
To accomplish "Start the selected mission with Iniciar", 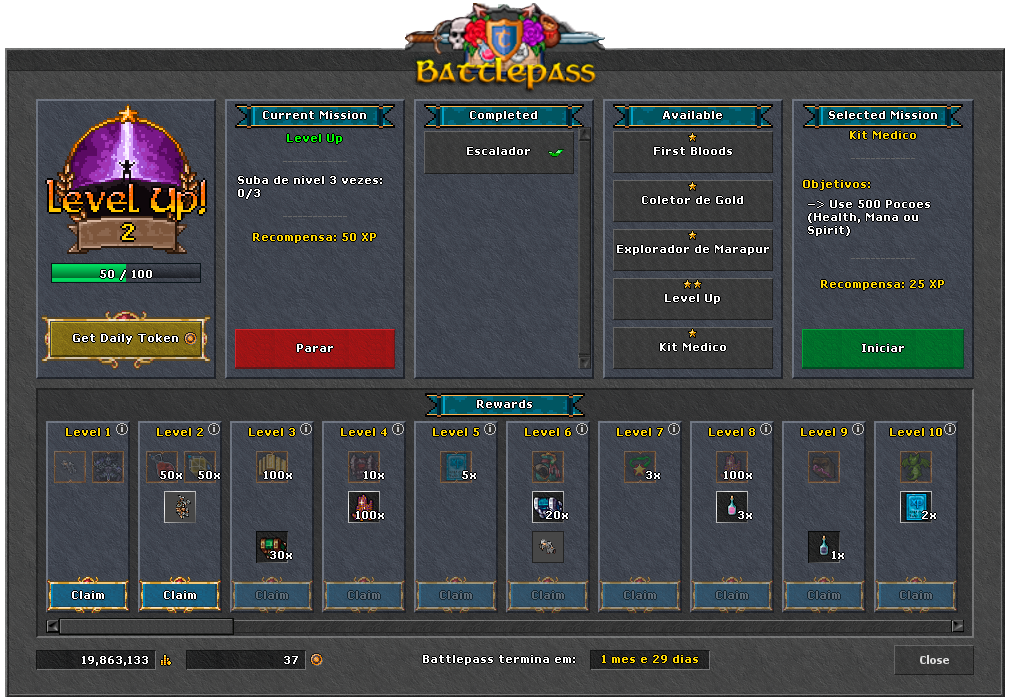I will pos(882,349).
